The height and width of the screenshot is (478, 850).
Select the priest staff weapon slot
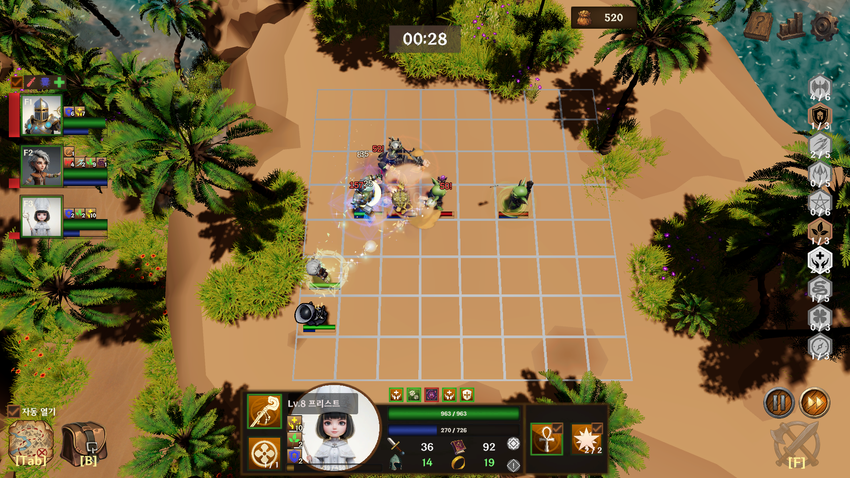[x=264, y=412]
